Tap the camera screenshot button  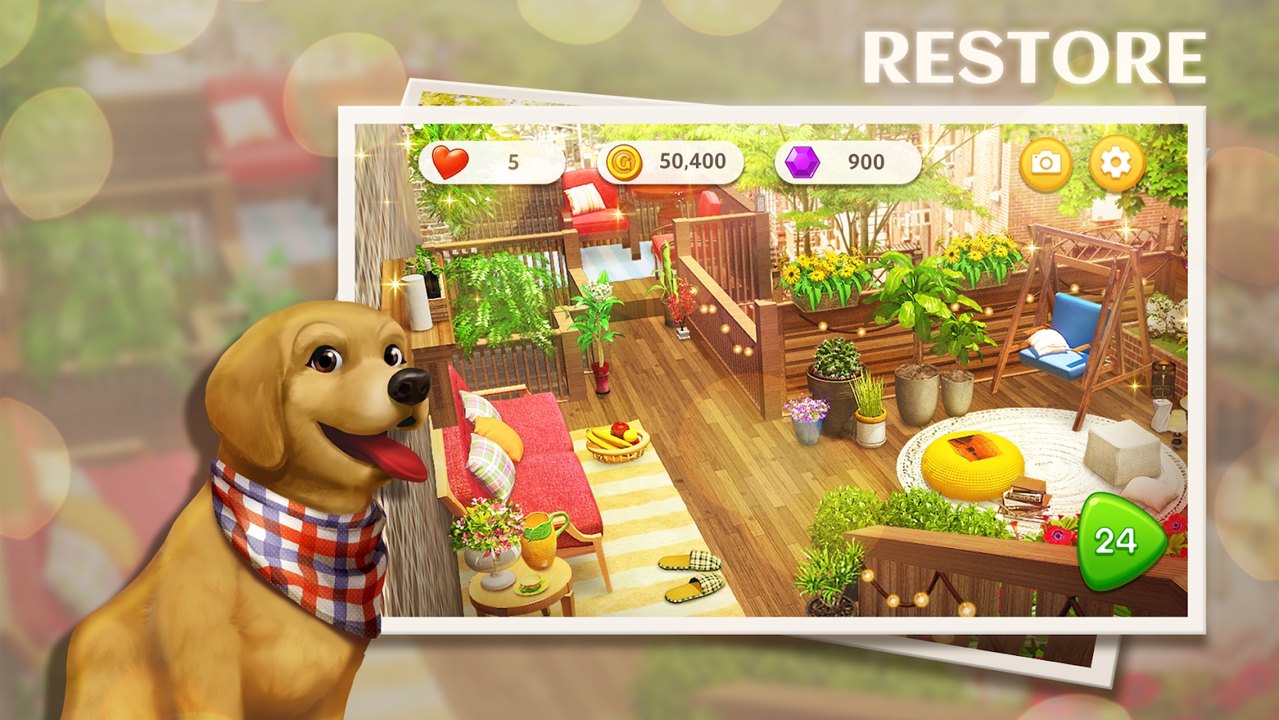point(1046,164)
